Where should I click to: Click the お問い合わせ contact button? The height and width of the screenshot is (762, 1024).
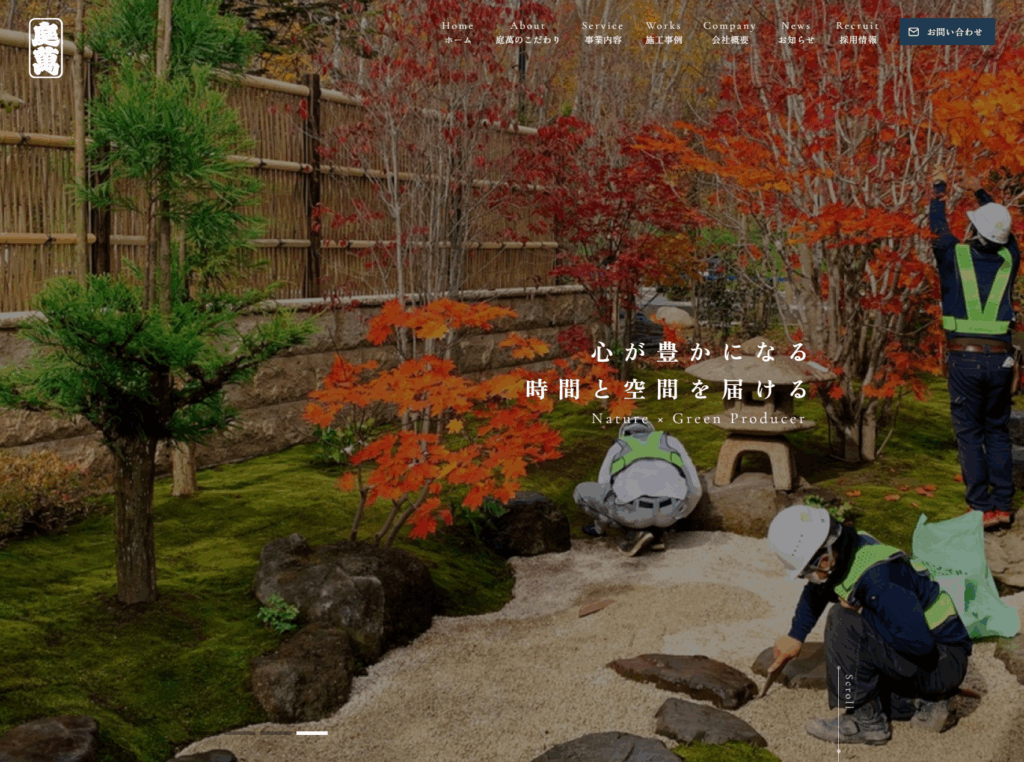click(946, 32)
